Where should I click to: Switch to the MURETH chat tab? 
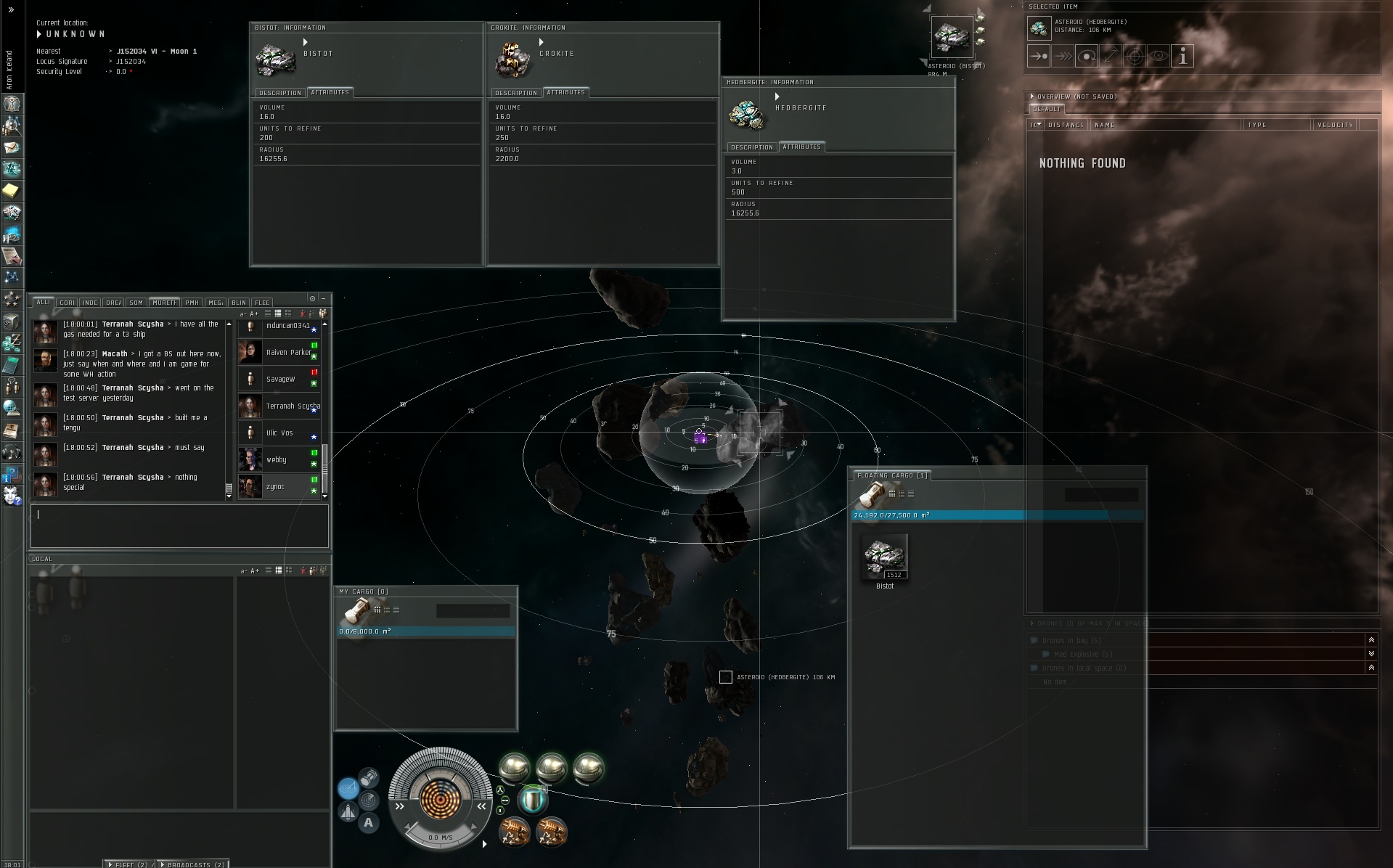pyautogui.click(x=164, y=303)
